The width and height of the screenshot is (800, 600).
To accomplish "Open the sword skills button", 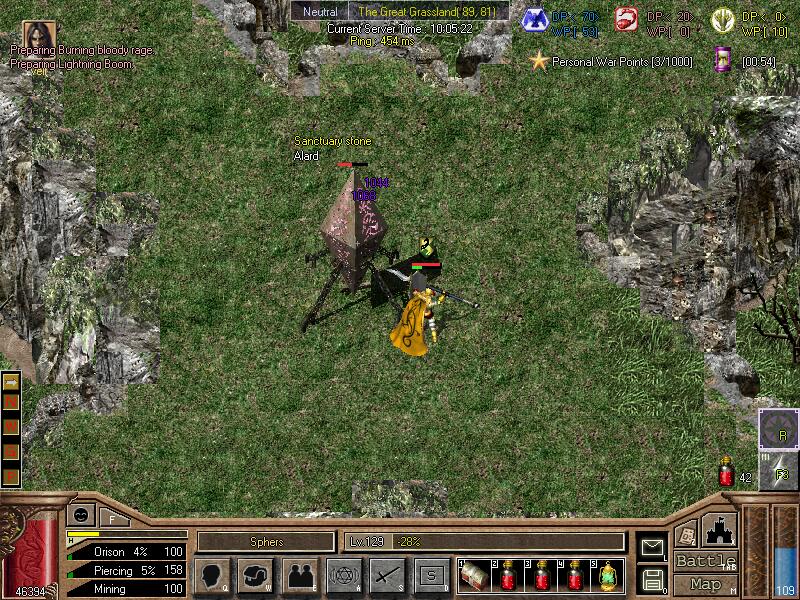I will pos(387,575).
